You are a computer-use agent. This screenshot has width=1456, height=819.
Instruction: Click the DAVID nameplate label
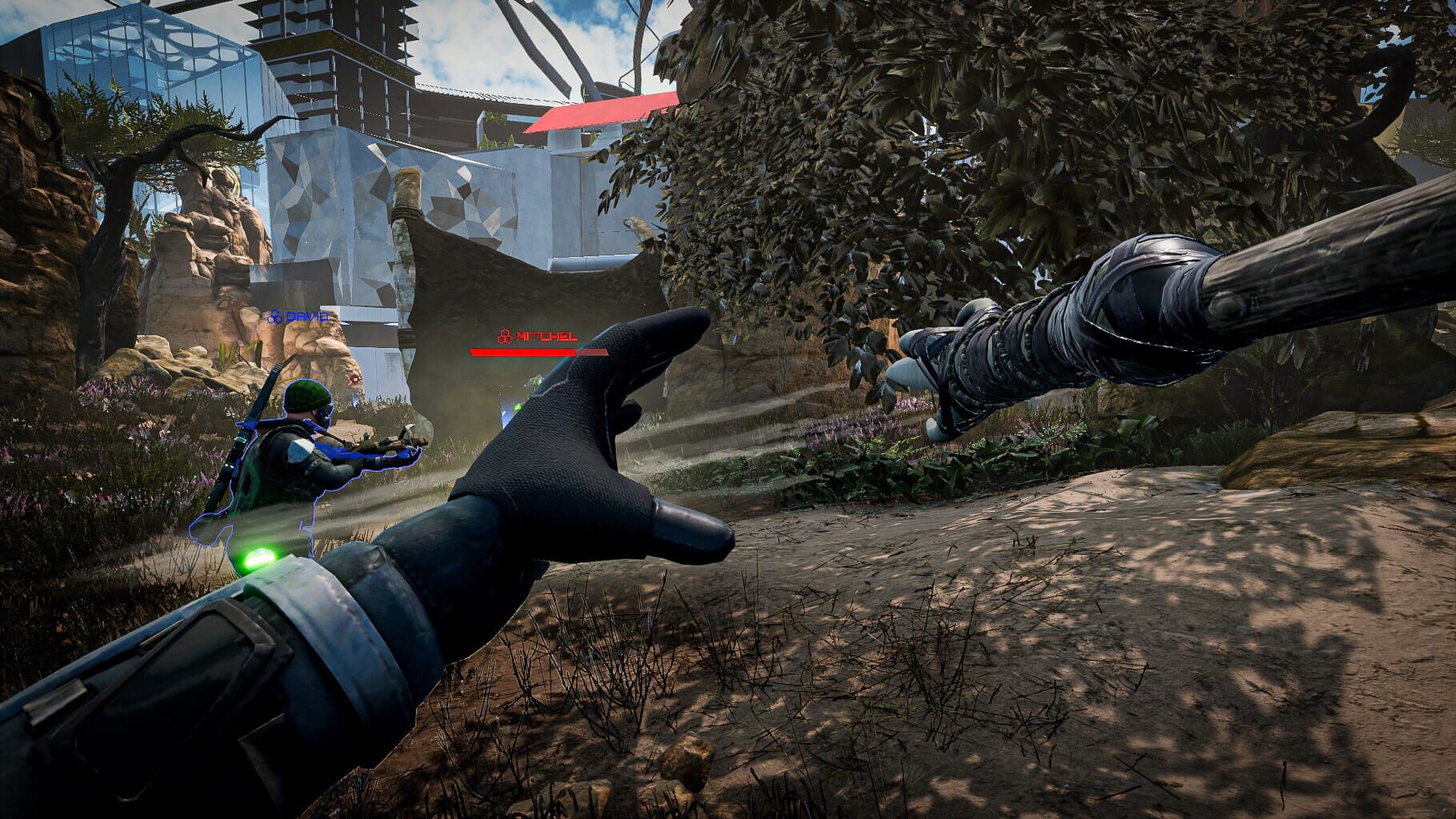point(308,317)
